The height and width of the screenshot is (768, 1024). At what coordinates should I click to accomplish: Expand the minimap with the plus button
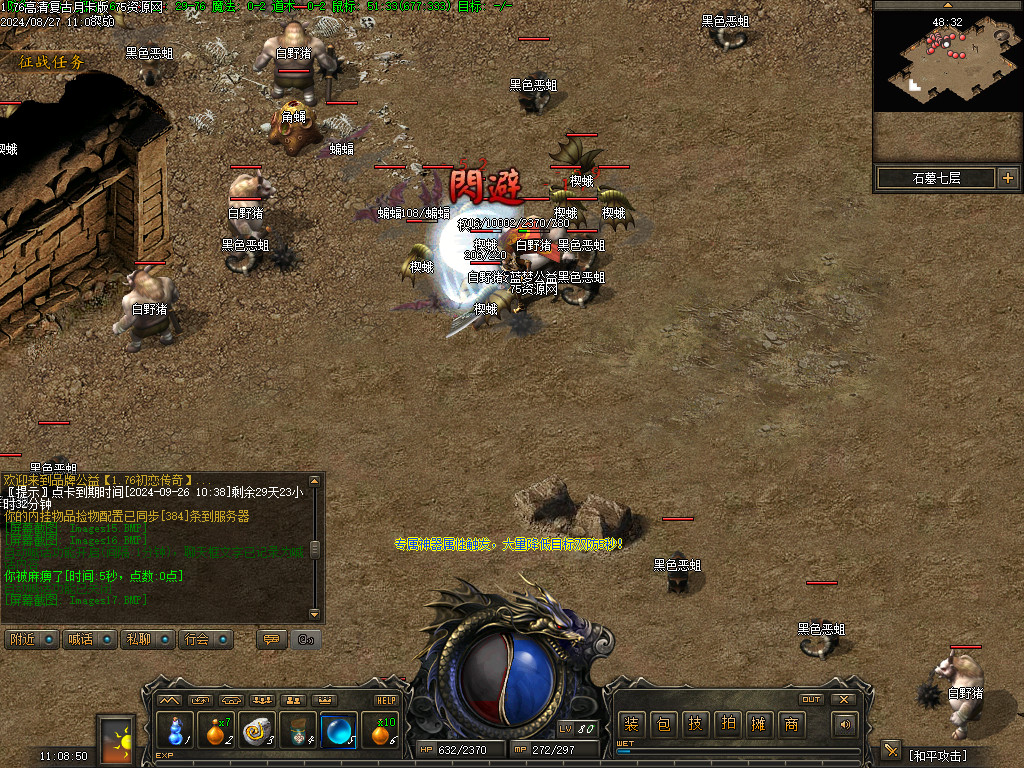pyautogui.click(x=1007, y=178)
